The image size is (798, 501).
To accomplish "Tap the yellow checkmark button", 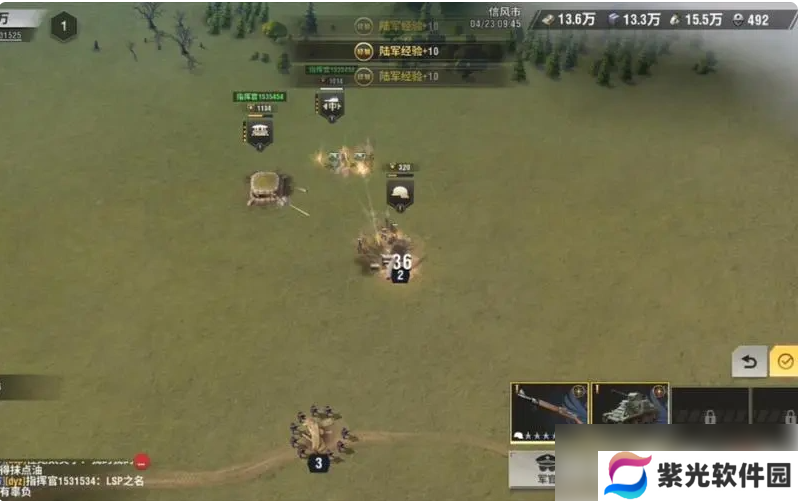I will (785, 361).
